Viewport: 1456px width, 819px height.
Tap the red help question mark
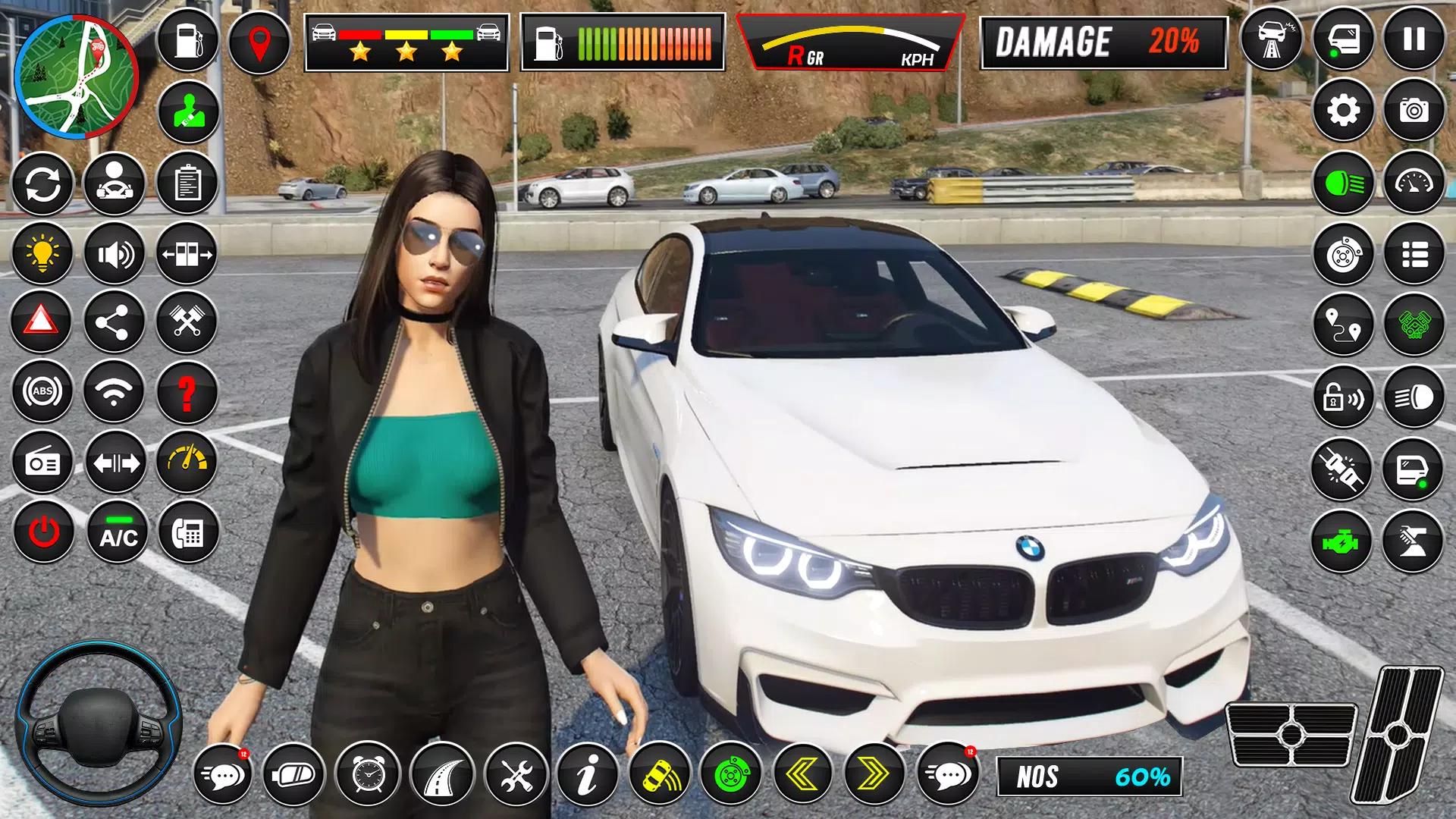[x=188, y=391]
